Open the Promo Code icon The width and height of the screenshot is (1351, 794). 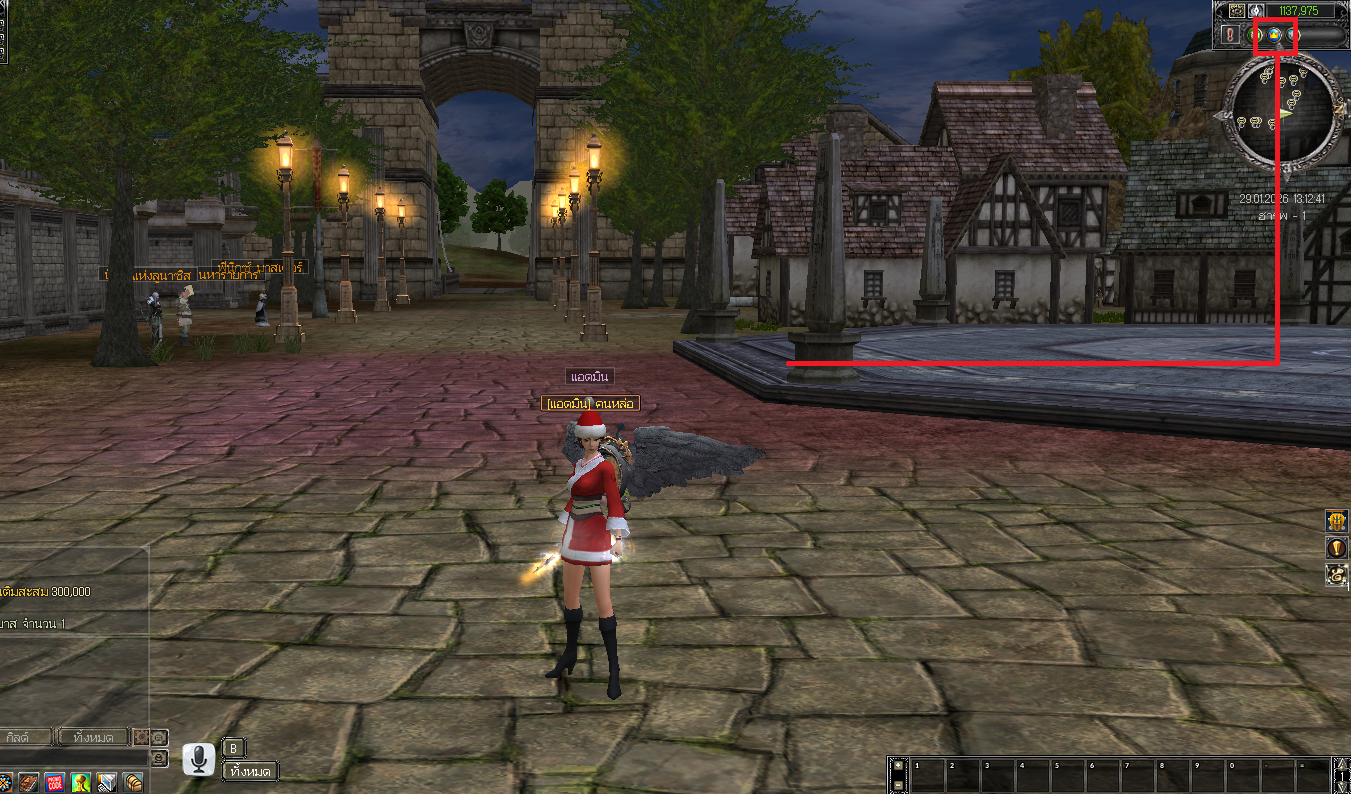[54, 782]
